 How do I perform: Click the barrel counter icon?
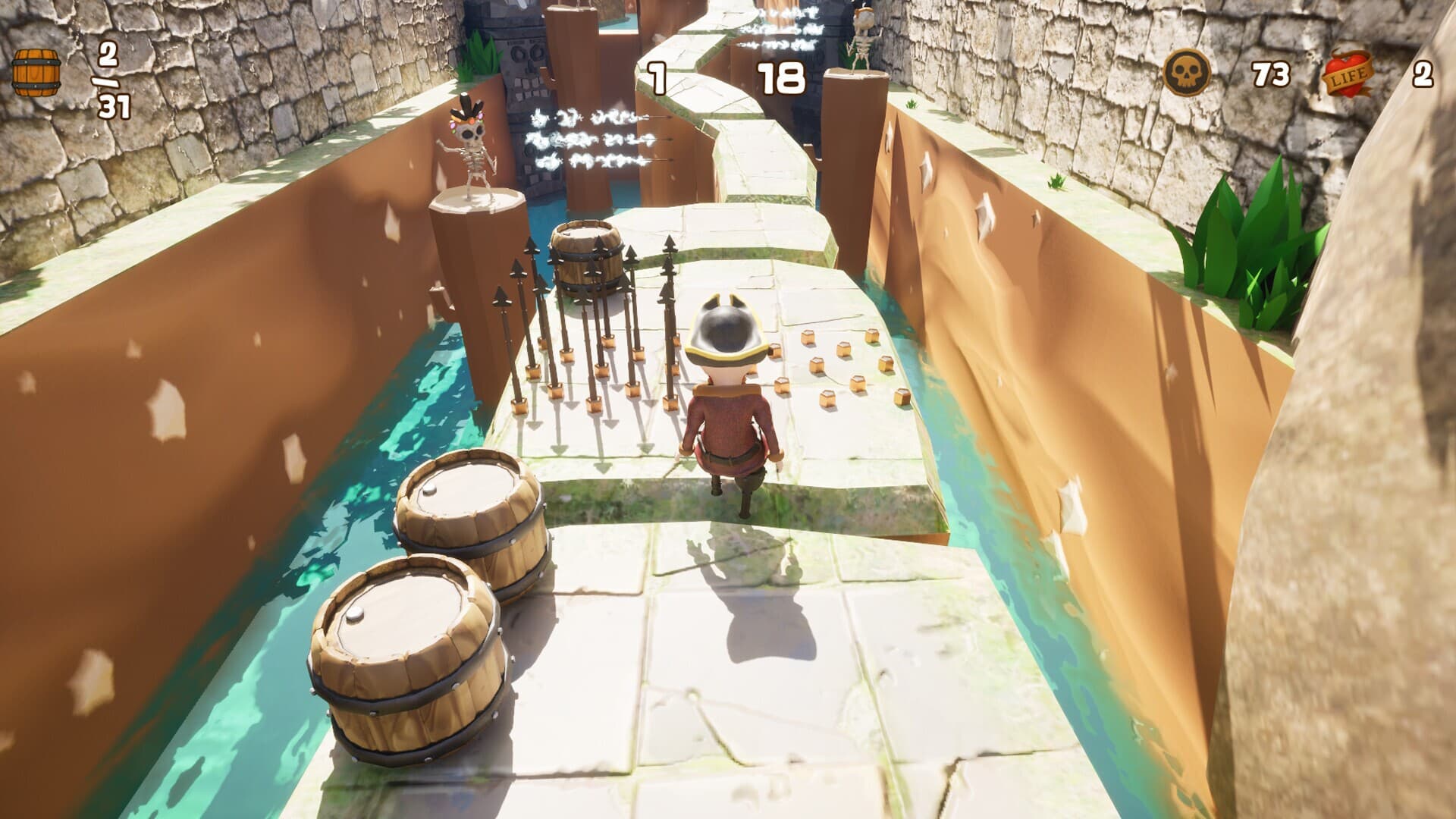[x=36, y=73]
